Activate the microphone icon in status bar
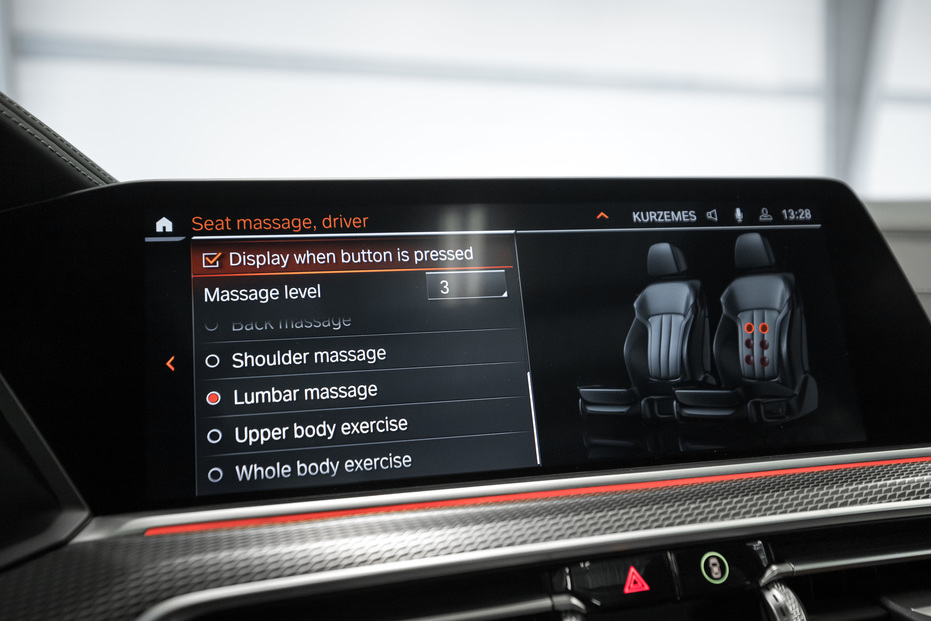This screenshot has width=931, height=621. pyautogui.click(x=739, y=215)
